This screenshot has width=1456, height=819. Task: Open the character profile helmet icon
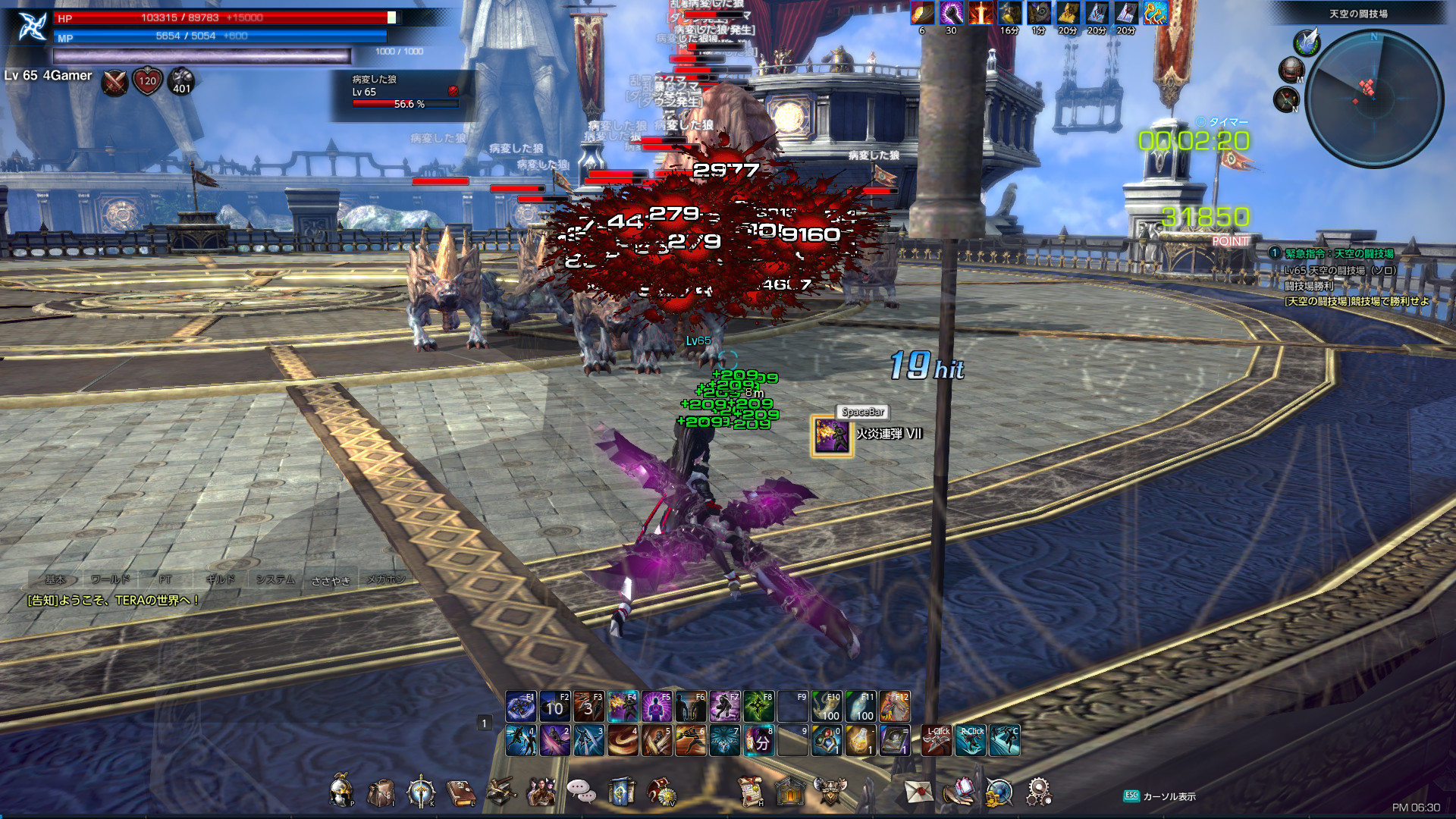coord(341,792)
